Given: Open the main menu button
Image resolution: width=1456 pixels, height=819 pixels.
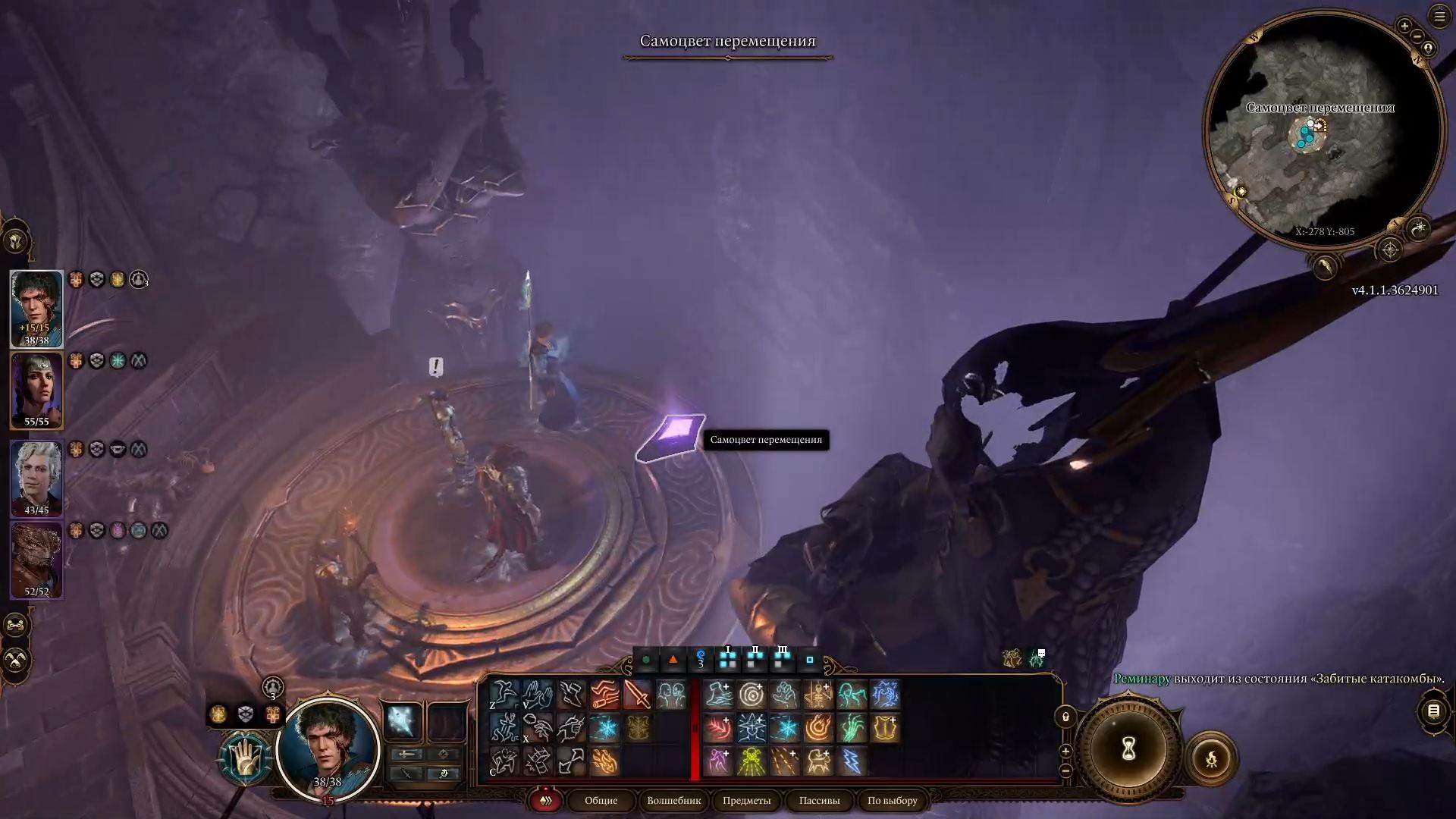Looking at the screenshot, I should pyautogui.click(x=1439, y=17).
